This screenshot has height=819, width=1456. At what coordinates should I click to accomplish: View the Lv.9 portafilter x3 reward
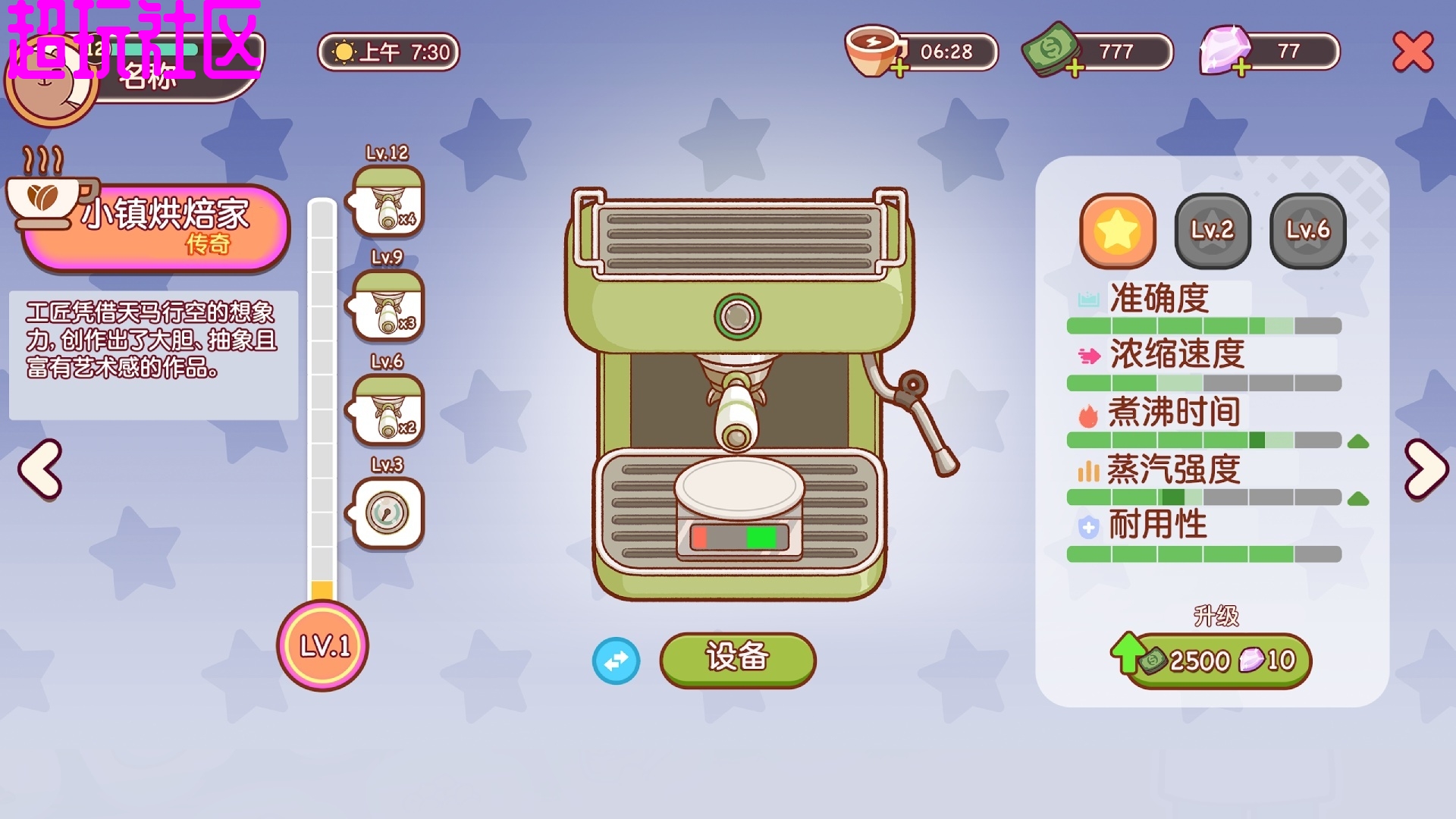[x=388, y=306]
